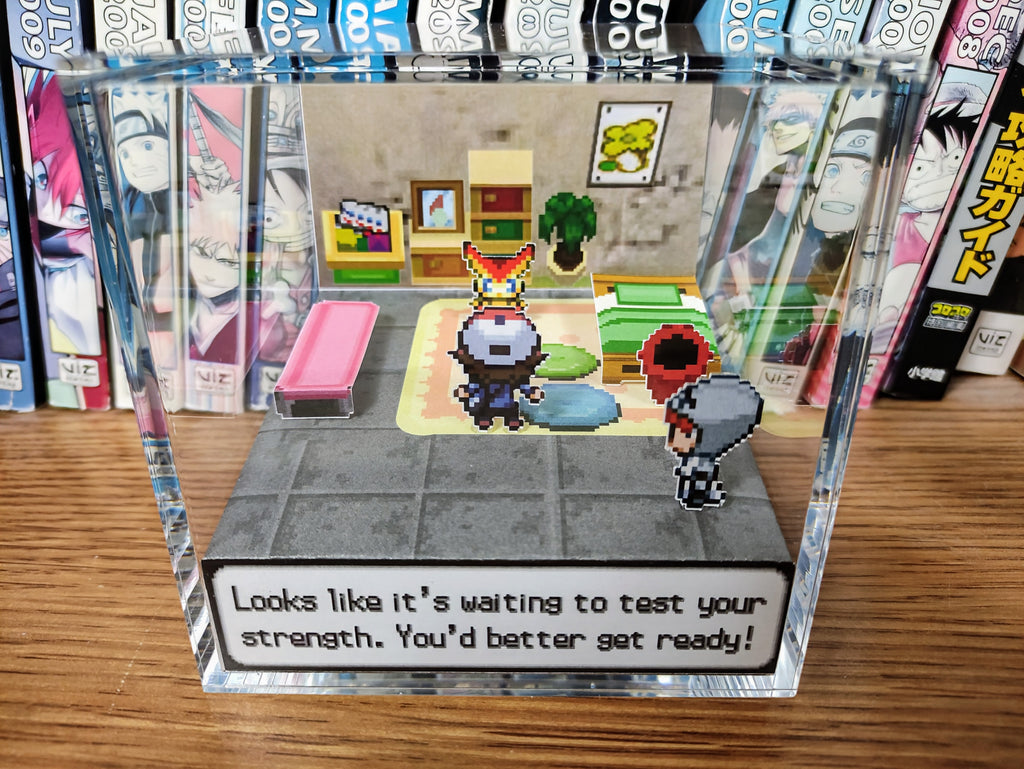Advance the 'test your strength' dialogue box
Image resolution: width=1024 pixels, height=769 pixels.
click(497, 619)
